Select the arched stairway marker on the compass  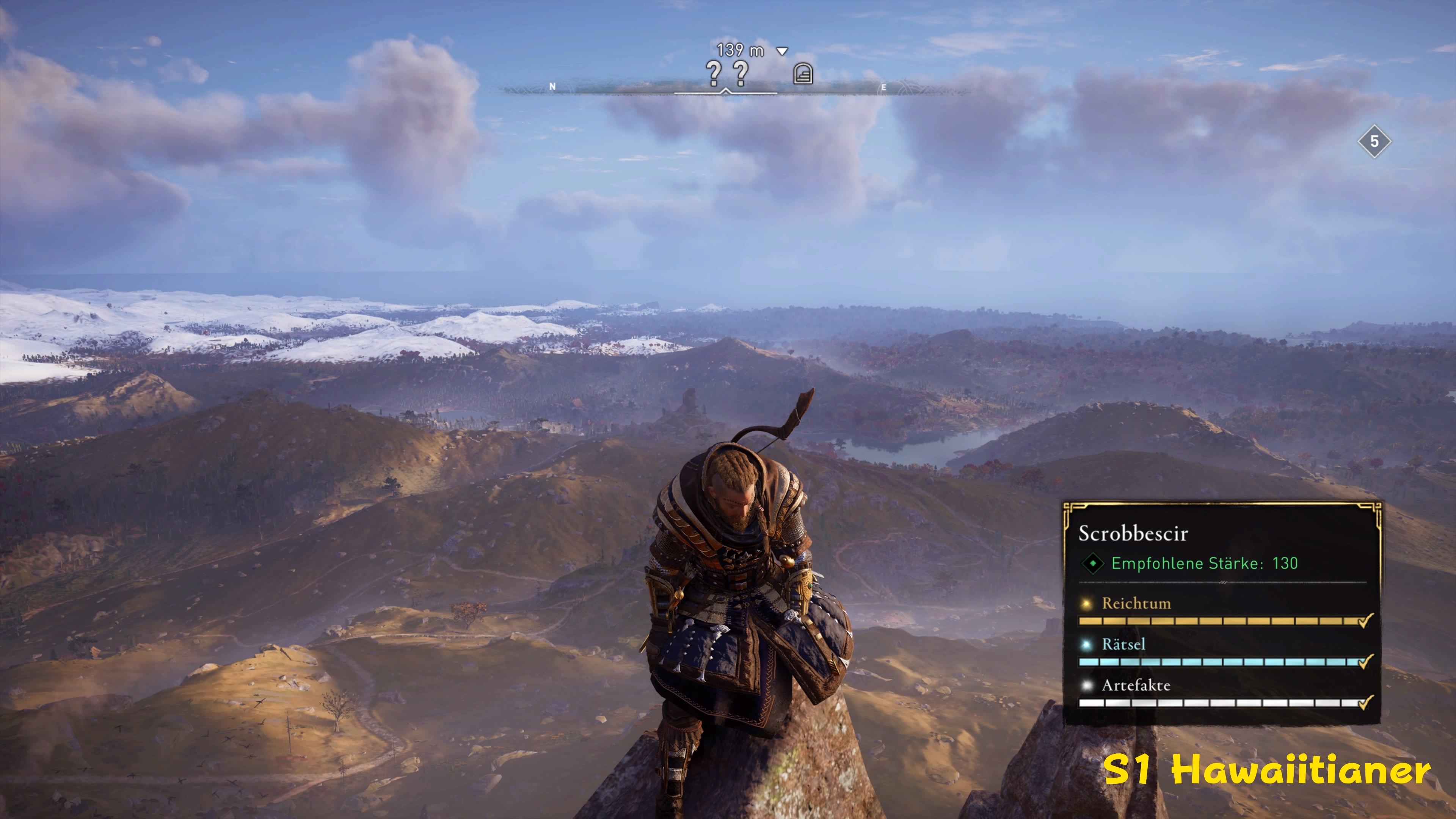[x=803, y=74]
